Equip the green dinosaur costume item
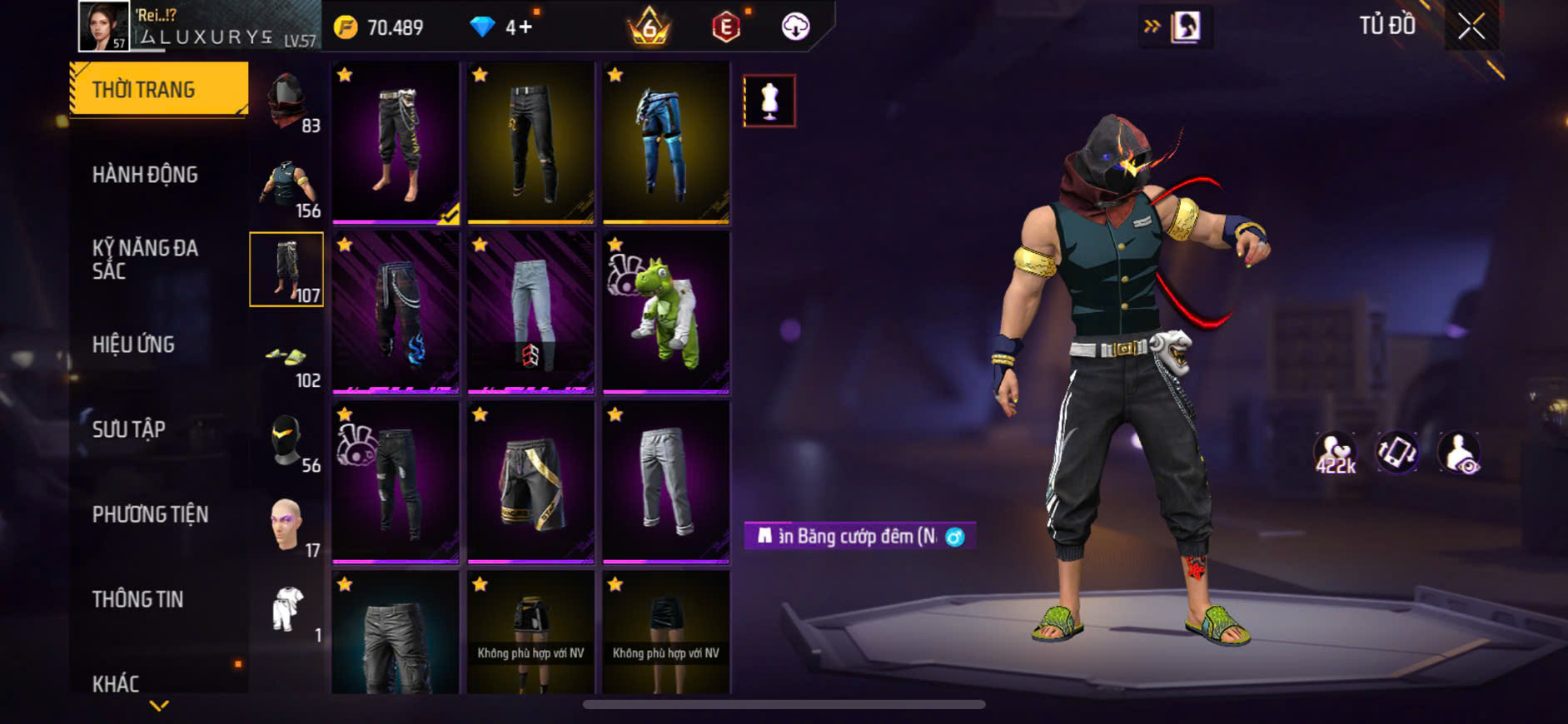This screenshot has height=724, width=1568. (666, 312)
